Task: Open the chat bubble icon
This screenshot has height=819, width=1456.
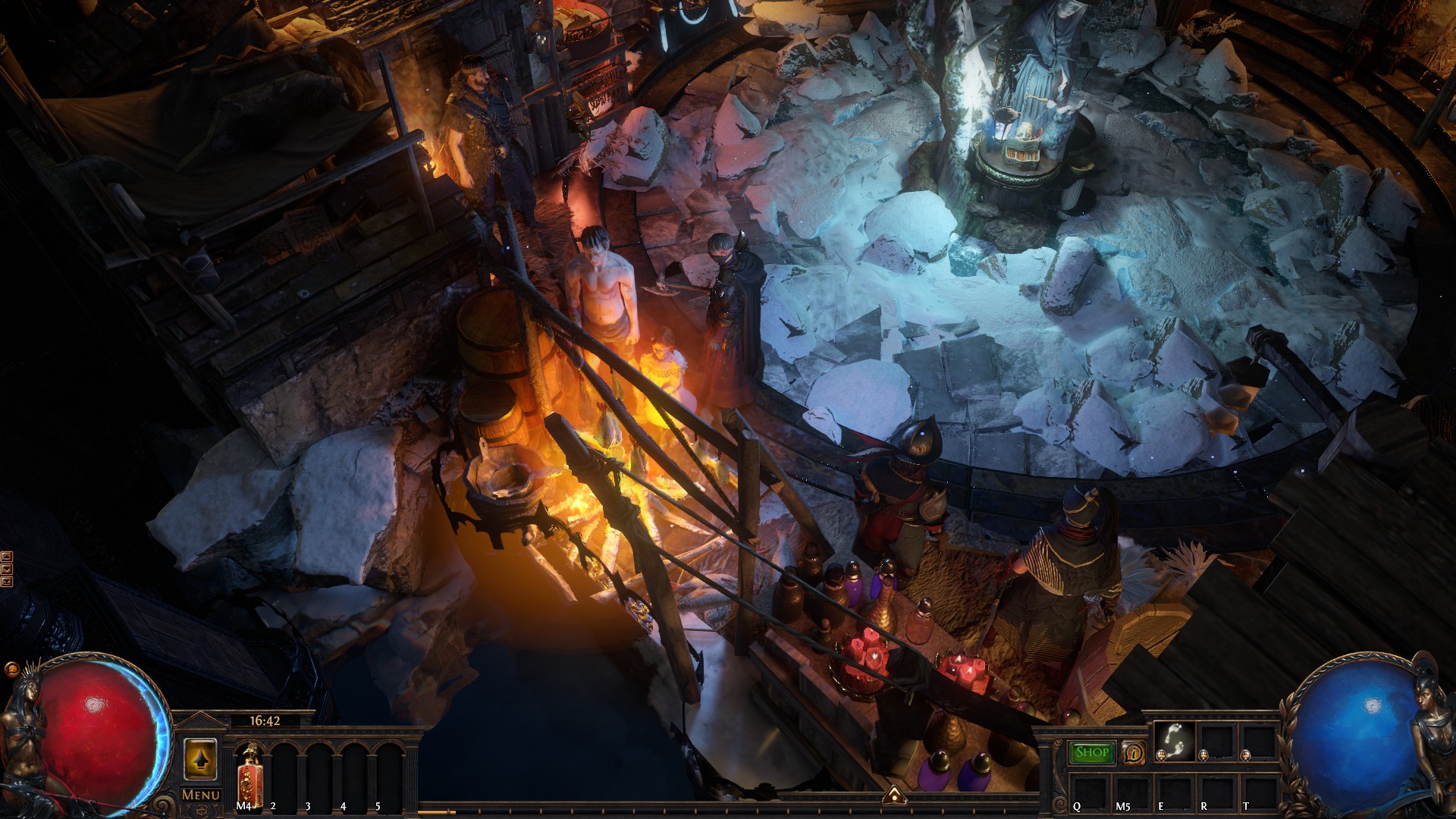Action: click(x=11, y=670)
